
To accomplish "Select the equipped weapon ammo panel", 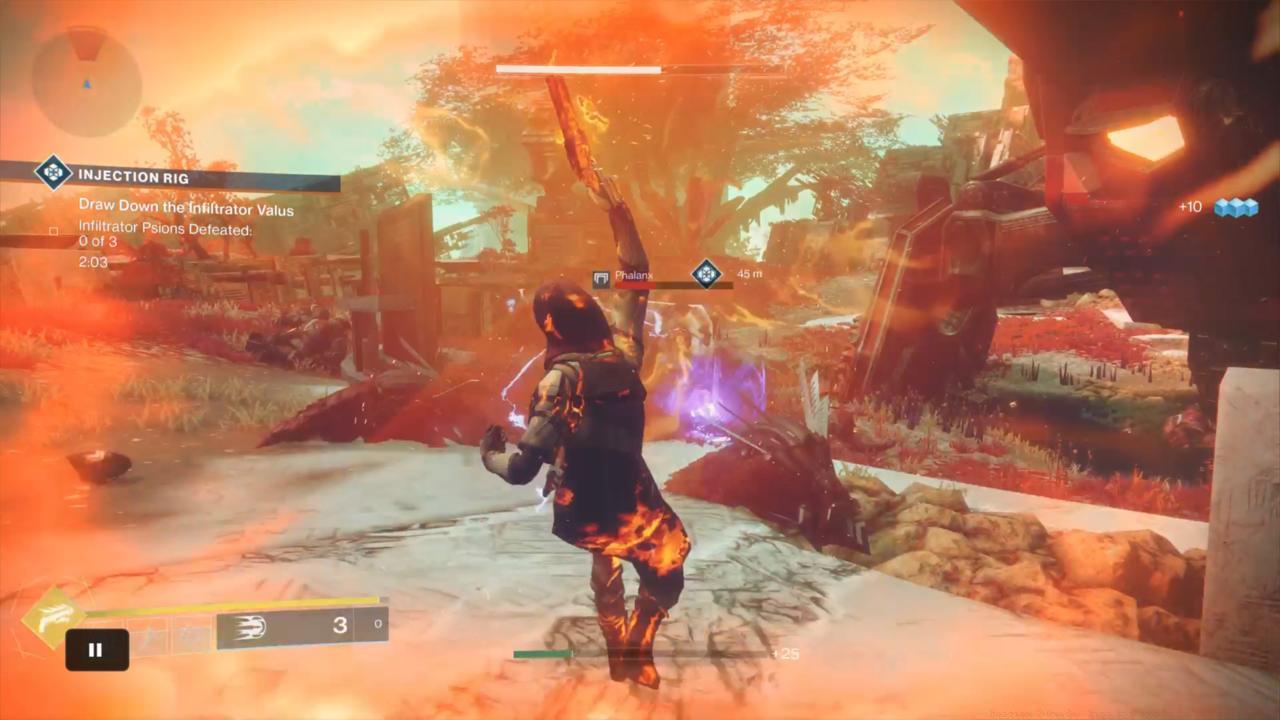I will pyautogui.click(x=302, y=627).
